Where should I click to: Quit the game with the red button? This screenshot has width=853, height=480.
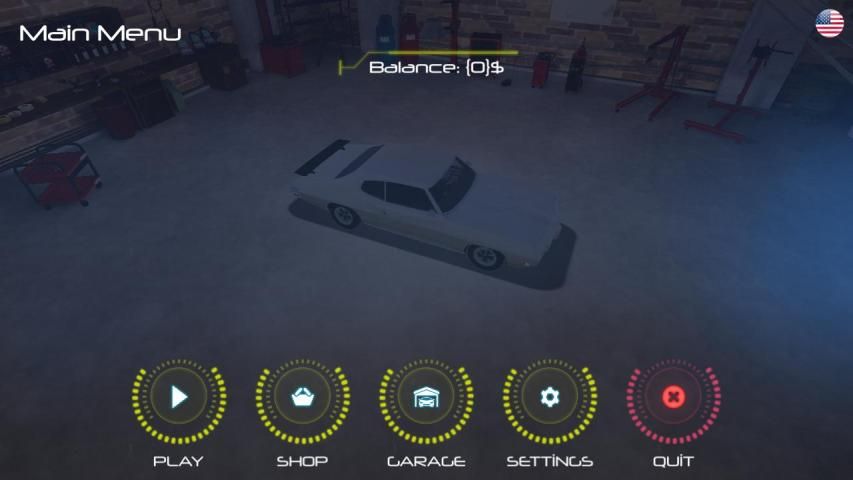(673, 398)
